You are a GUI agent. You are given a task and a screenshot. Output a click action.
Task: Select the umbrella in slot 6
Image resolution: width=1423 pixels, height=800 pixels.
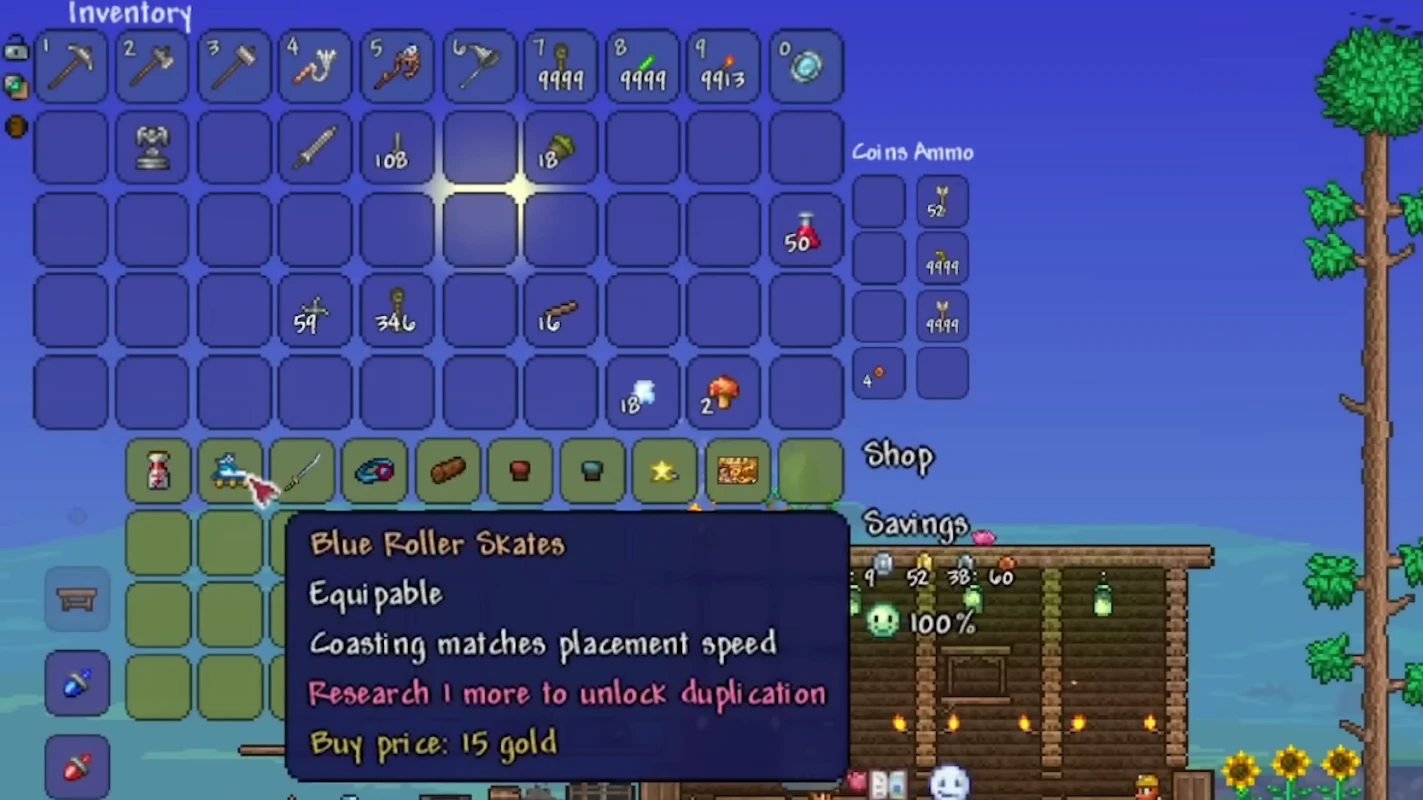tap(479, 65)
